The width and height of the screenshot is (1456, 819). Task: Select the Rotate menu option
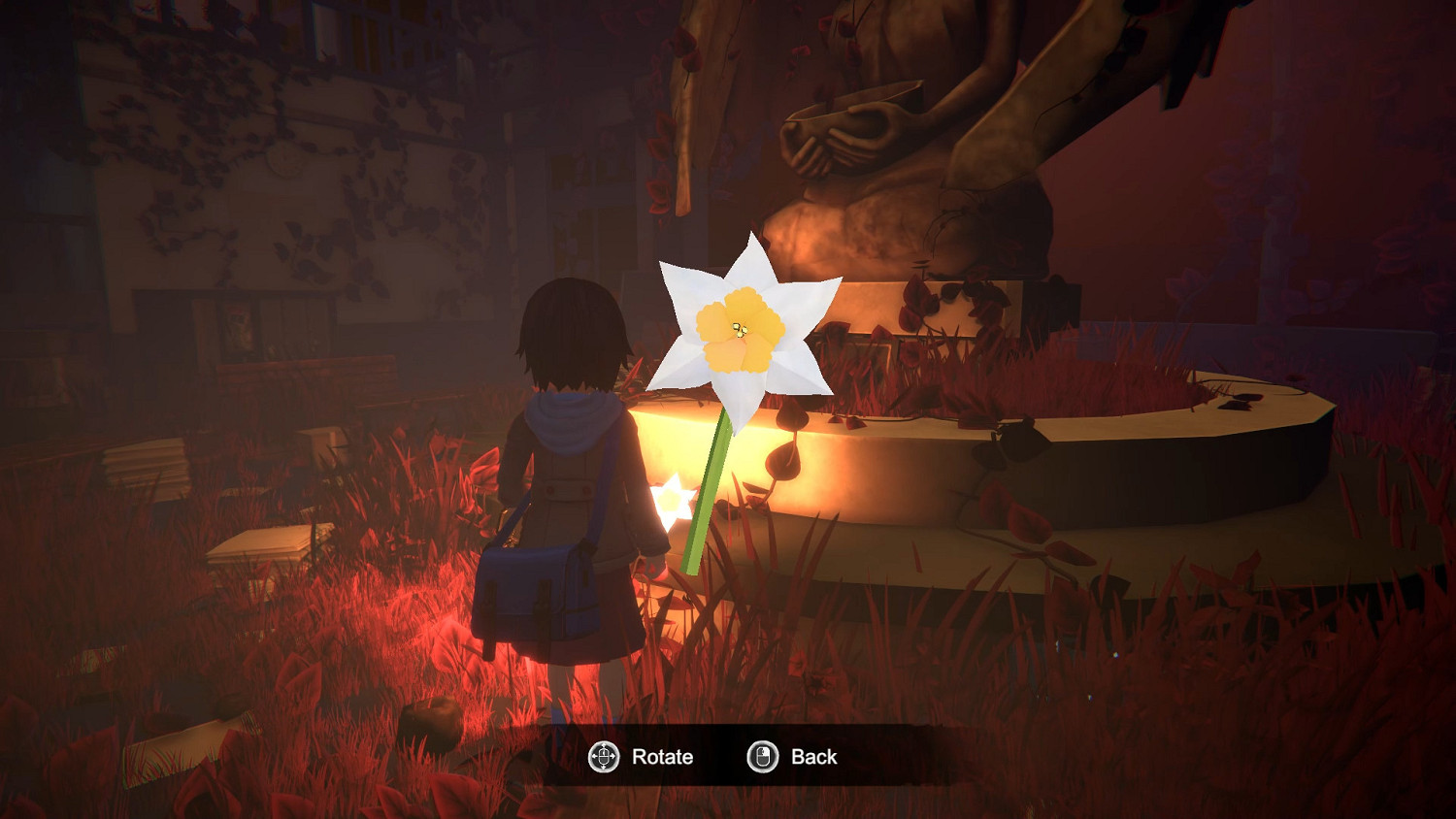click(662, 757)
